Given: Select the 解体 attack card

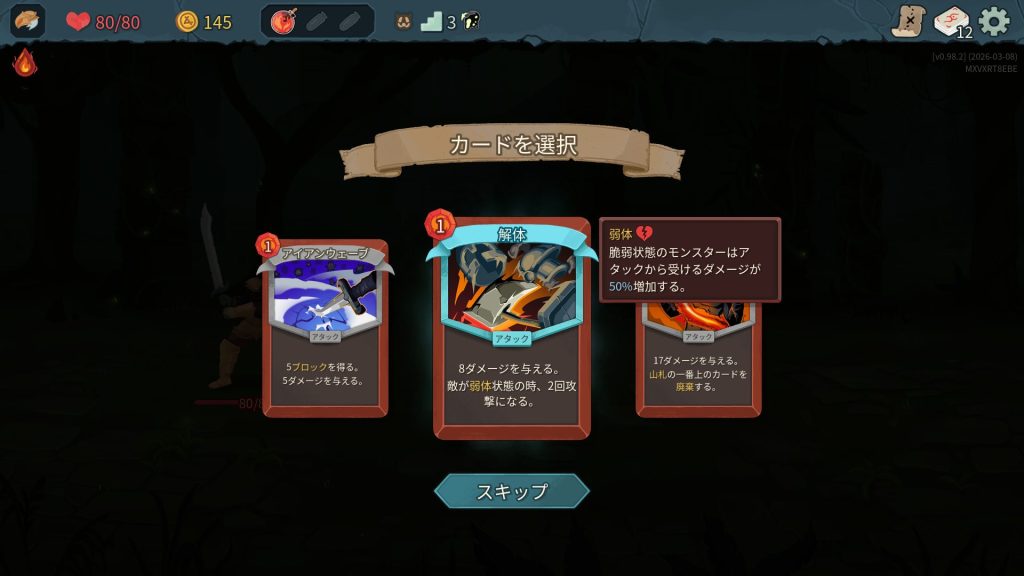Looking at the screenshot, I should tap(511, 330).
